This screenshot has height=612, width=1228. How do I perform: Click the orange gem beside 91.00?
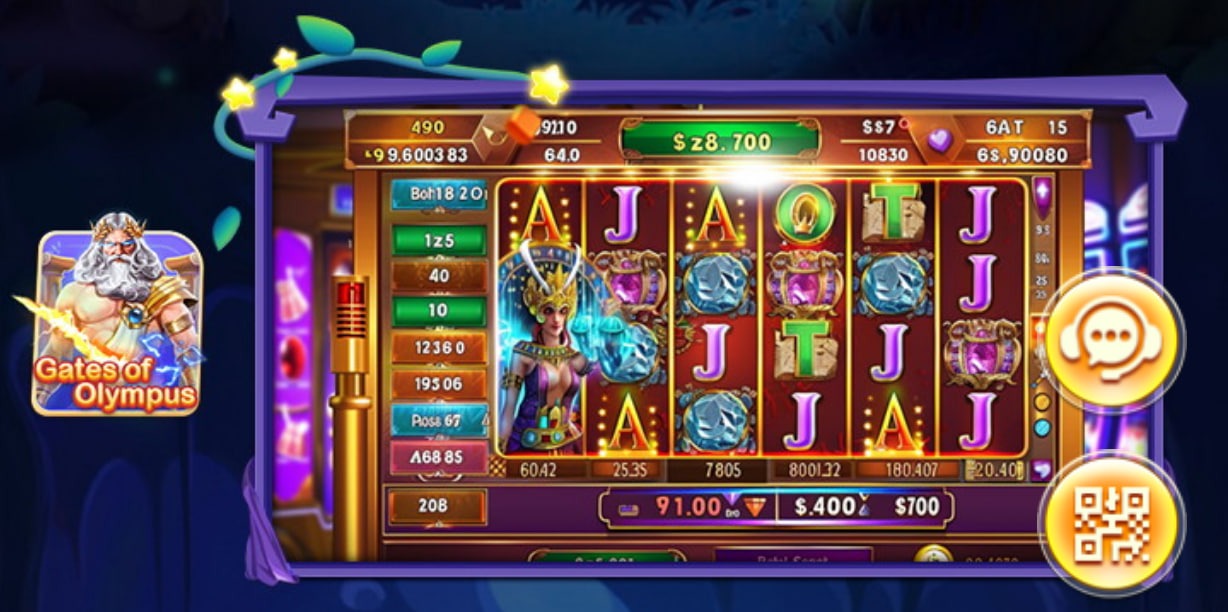click(756, 507)
